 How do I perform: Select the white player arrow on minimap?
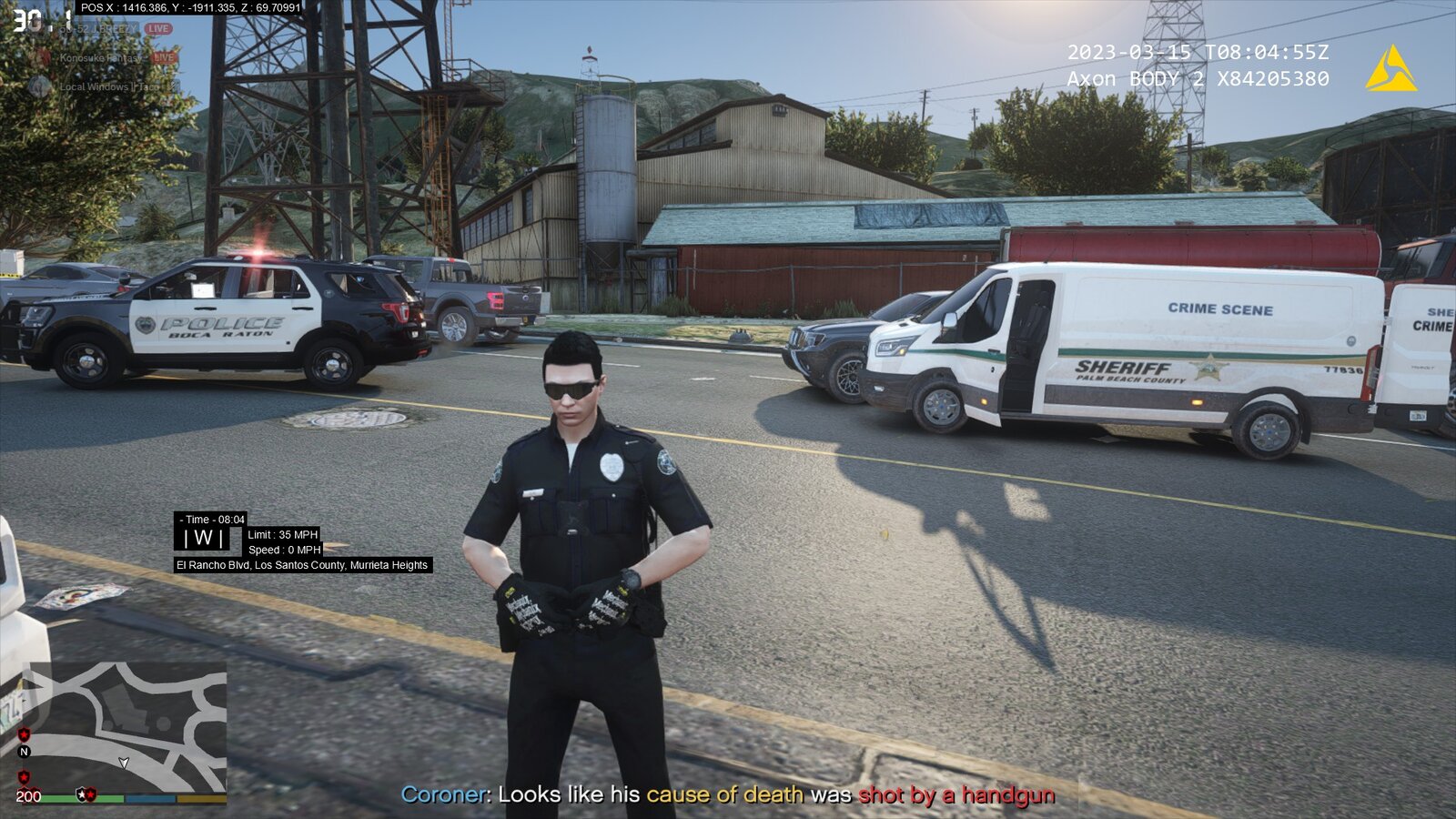[124, 763]
